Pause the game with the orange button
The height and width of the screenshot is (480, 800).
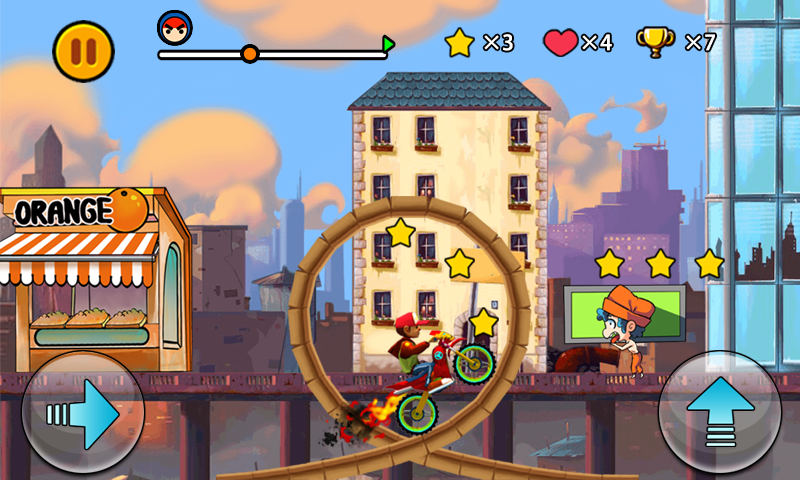84,51
